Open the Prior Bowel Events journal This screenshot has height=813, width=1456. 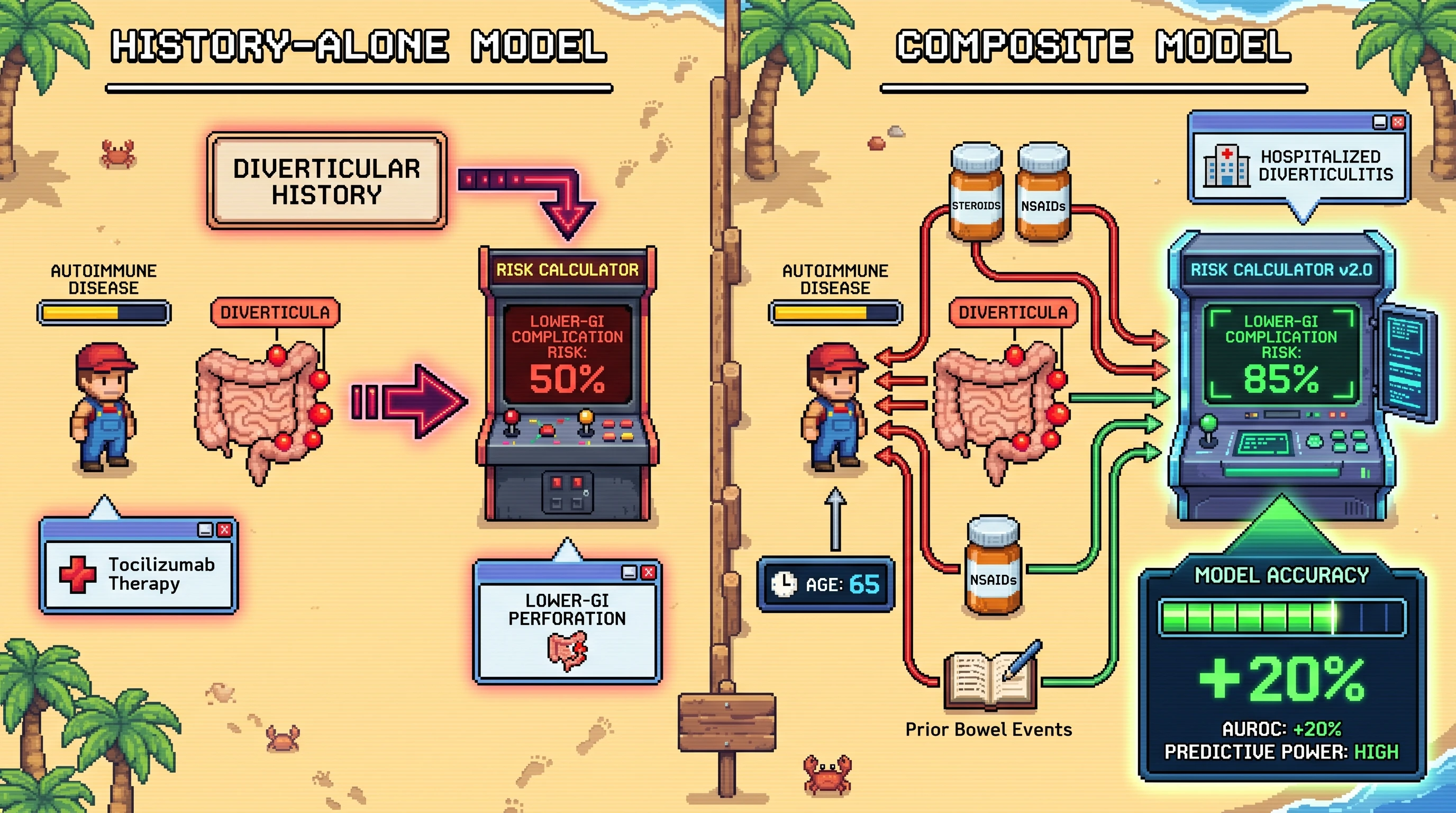click(x=991, y=679)
